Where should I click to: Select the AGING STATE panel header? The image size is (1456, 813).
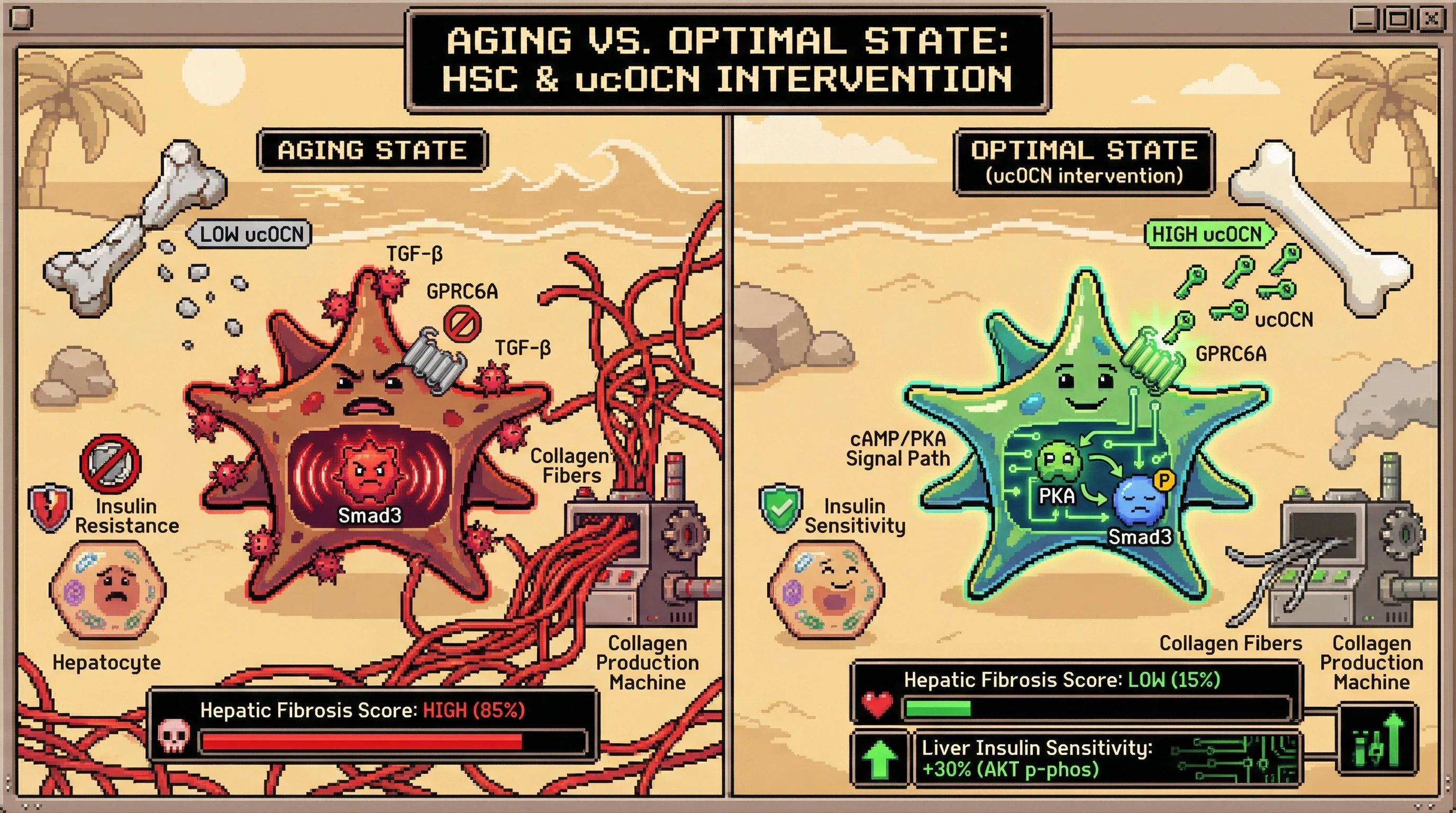click(372, 150)
